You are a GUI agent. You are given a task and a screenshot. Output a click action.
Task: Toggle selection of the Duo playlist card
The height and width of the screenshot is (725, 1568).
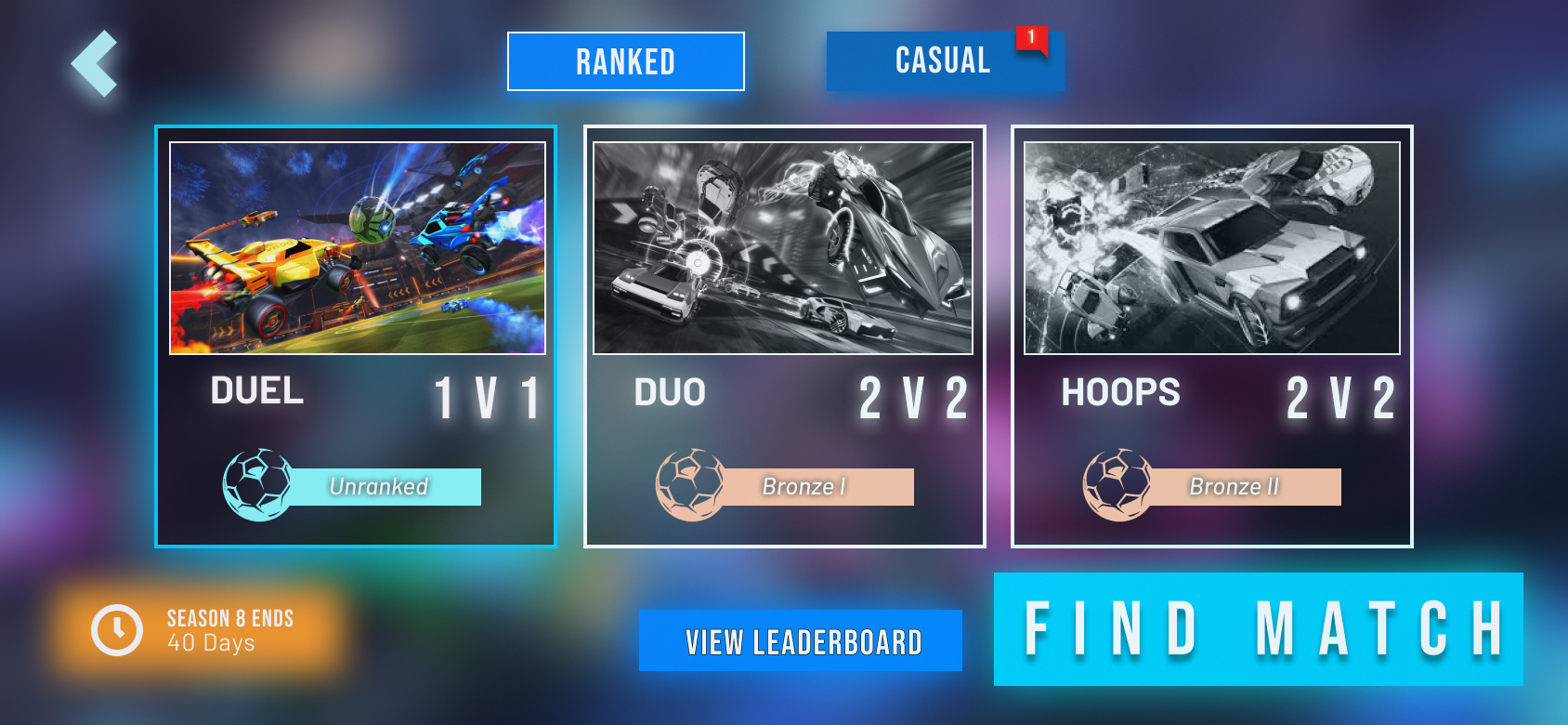pos(785,335)
